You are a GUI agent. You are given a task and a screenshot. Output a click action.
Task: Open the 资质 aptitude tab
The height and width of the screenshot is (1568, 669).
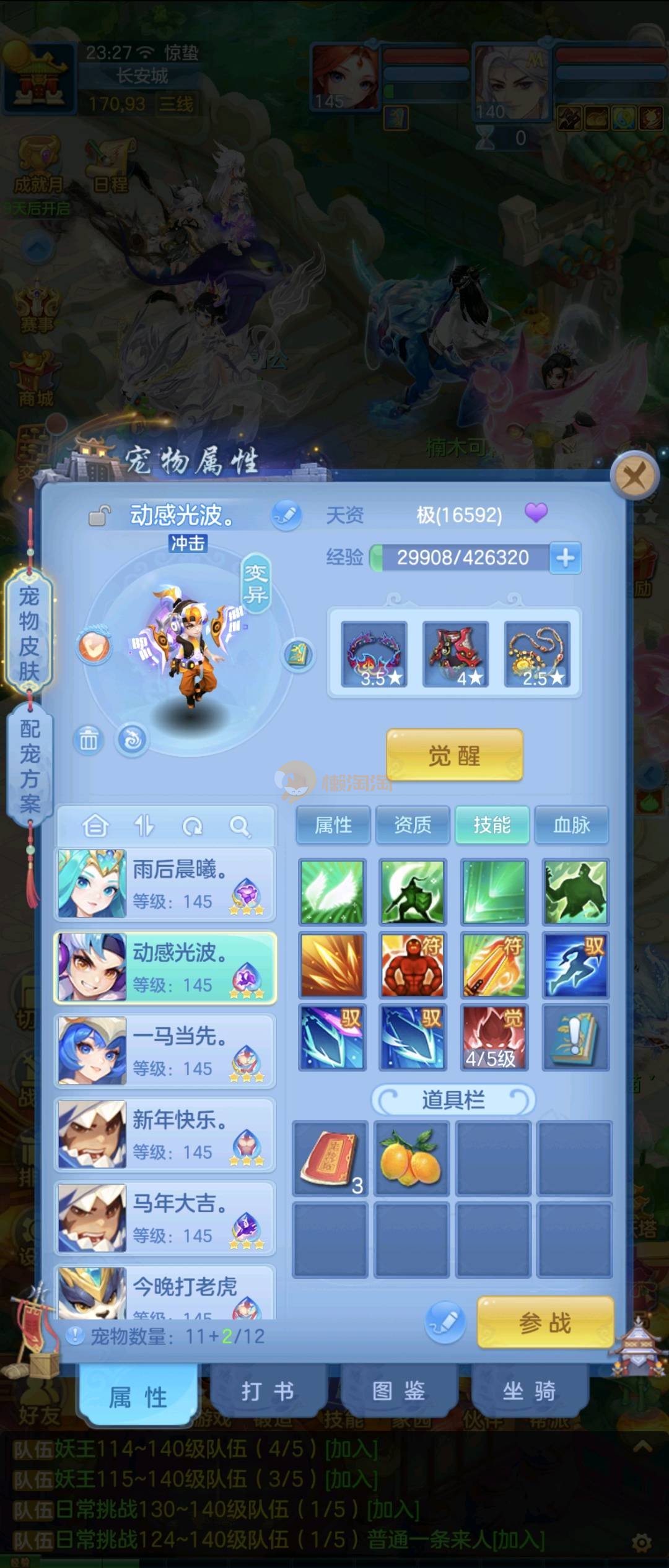point(413,825)
